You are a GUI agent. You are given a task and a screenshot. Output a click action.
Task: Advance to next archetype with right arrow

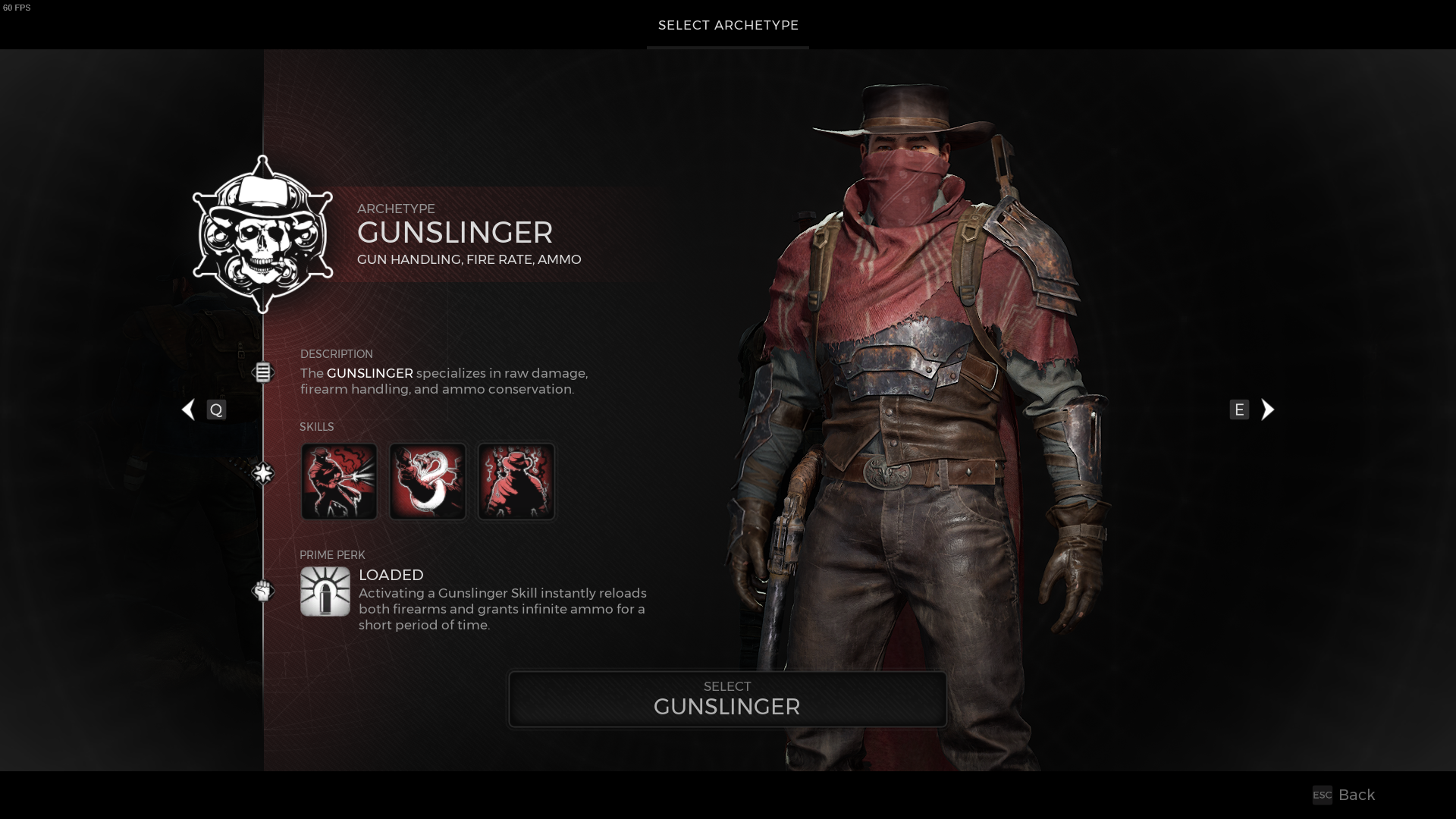click(1267, 409)
